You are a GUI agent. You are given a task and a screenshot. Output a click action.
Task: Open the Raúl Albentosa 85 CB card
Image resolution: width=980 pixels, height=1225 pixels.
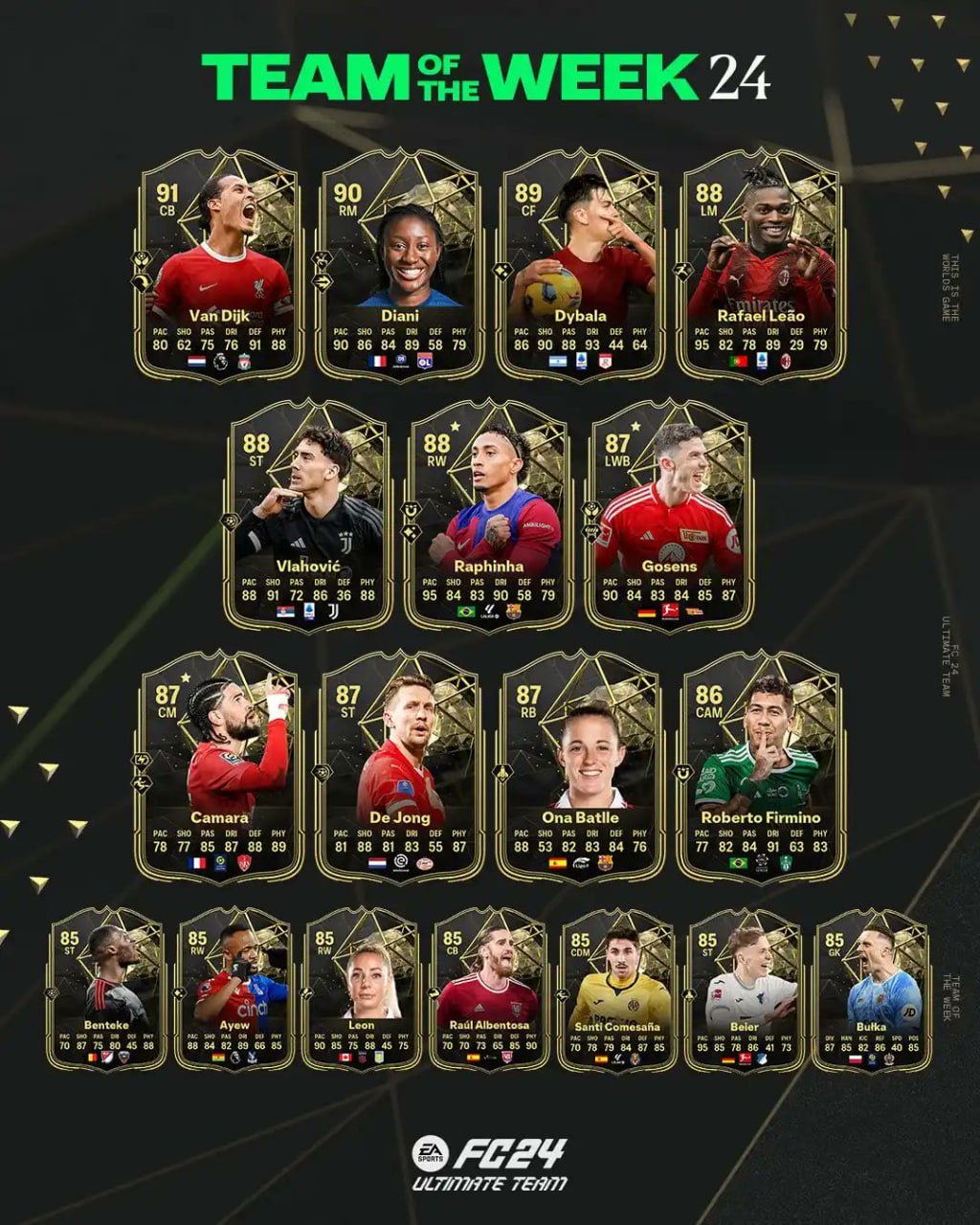pos(489,989)
